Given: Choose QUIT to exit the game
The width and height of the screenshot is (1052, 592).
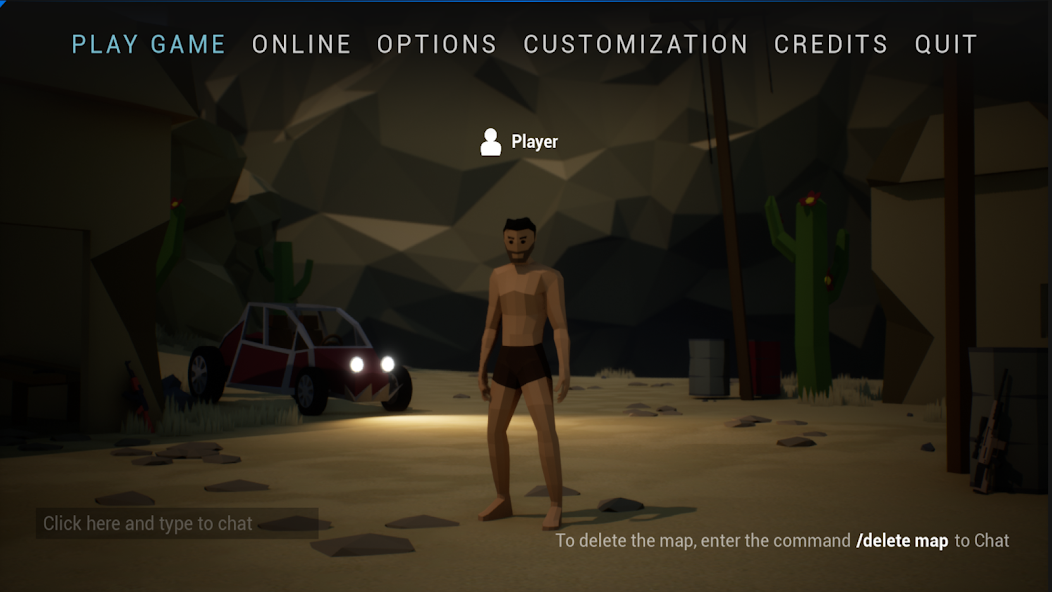Looking at the screenshot, I should tap(946, 45).
